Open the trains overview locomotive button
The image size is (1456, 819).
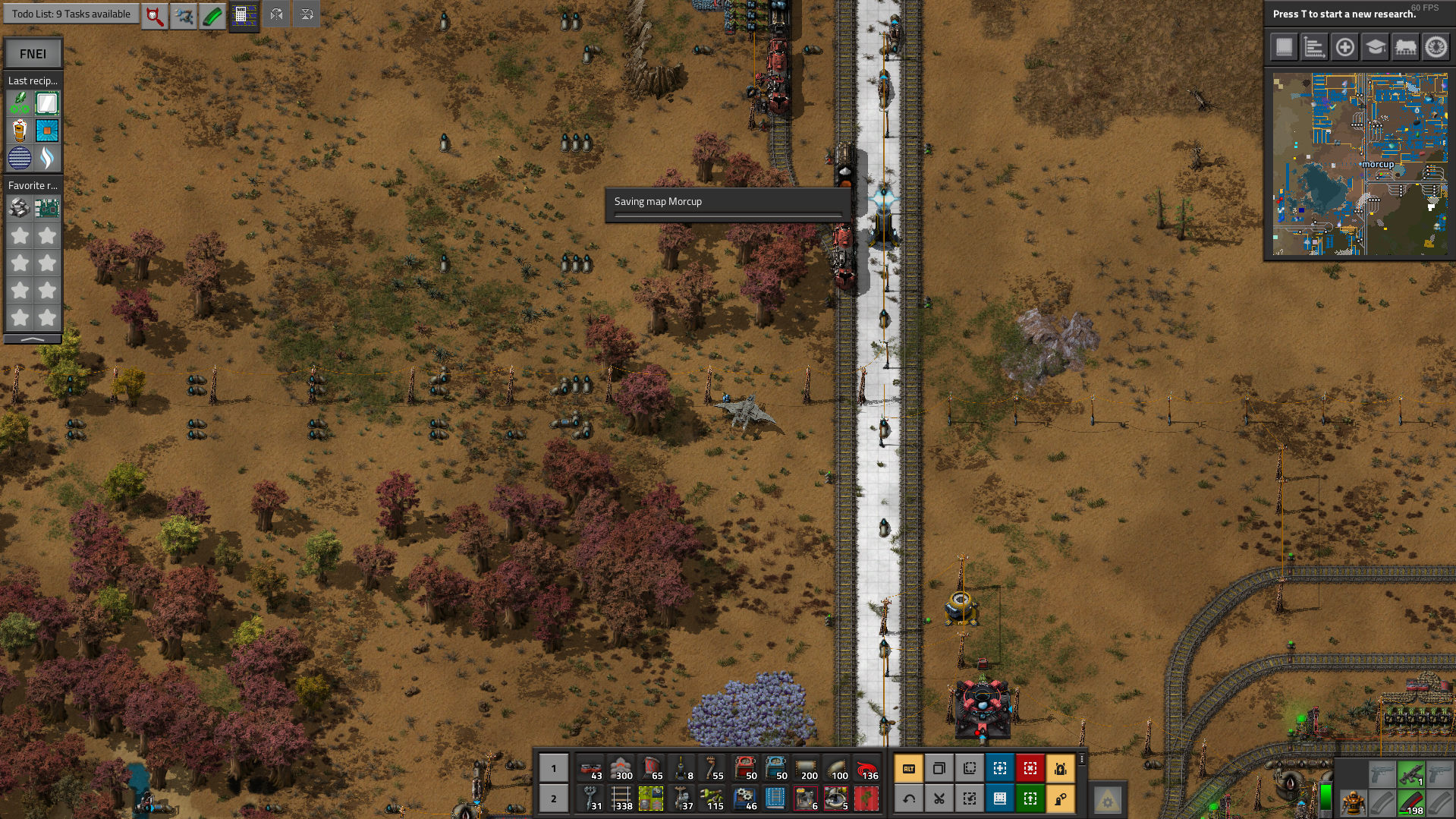click(x=1405, y=47)
